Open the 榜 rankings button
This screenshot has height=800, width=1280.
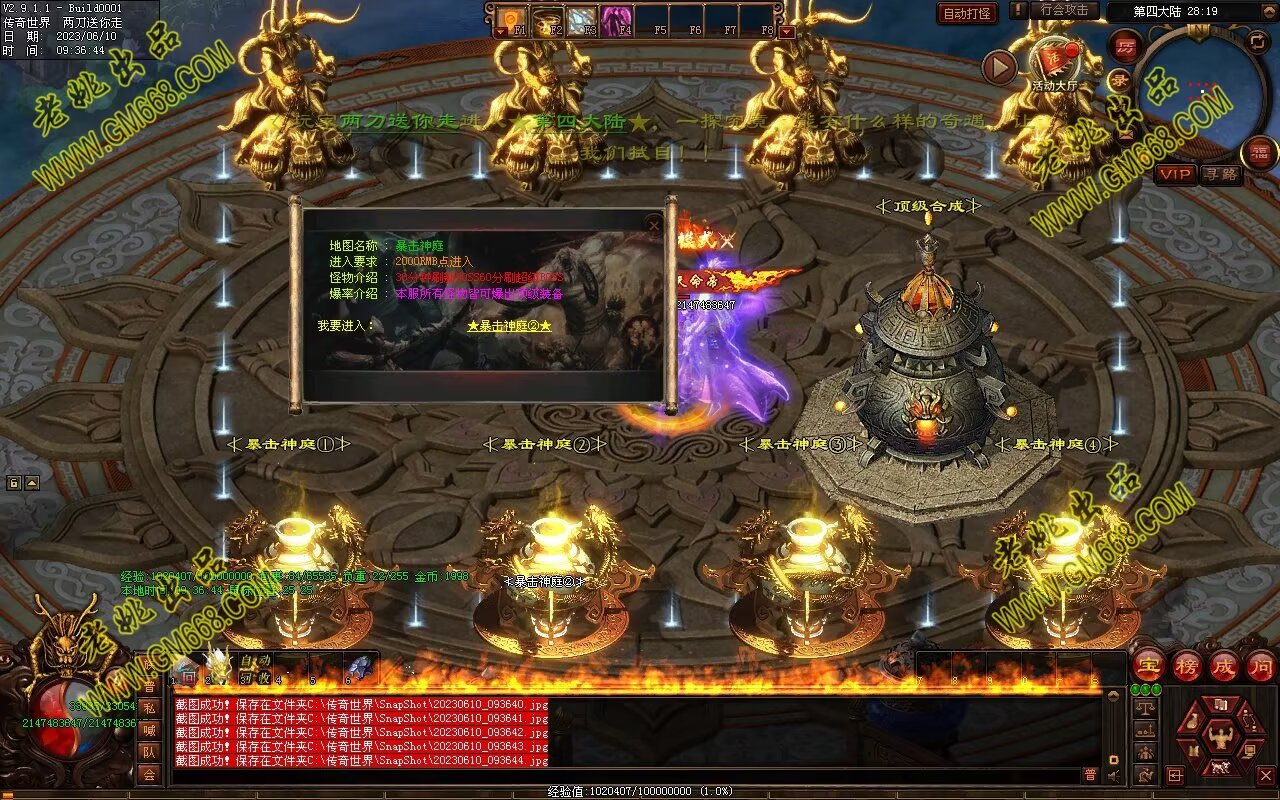(1187, 665)
